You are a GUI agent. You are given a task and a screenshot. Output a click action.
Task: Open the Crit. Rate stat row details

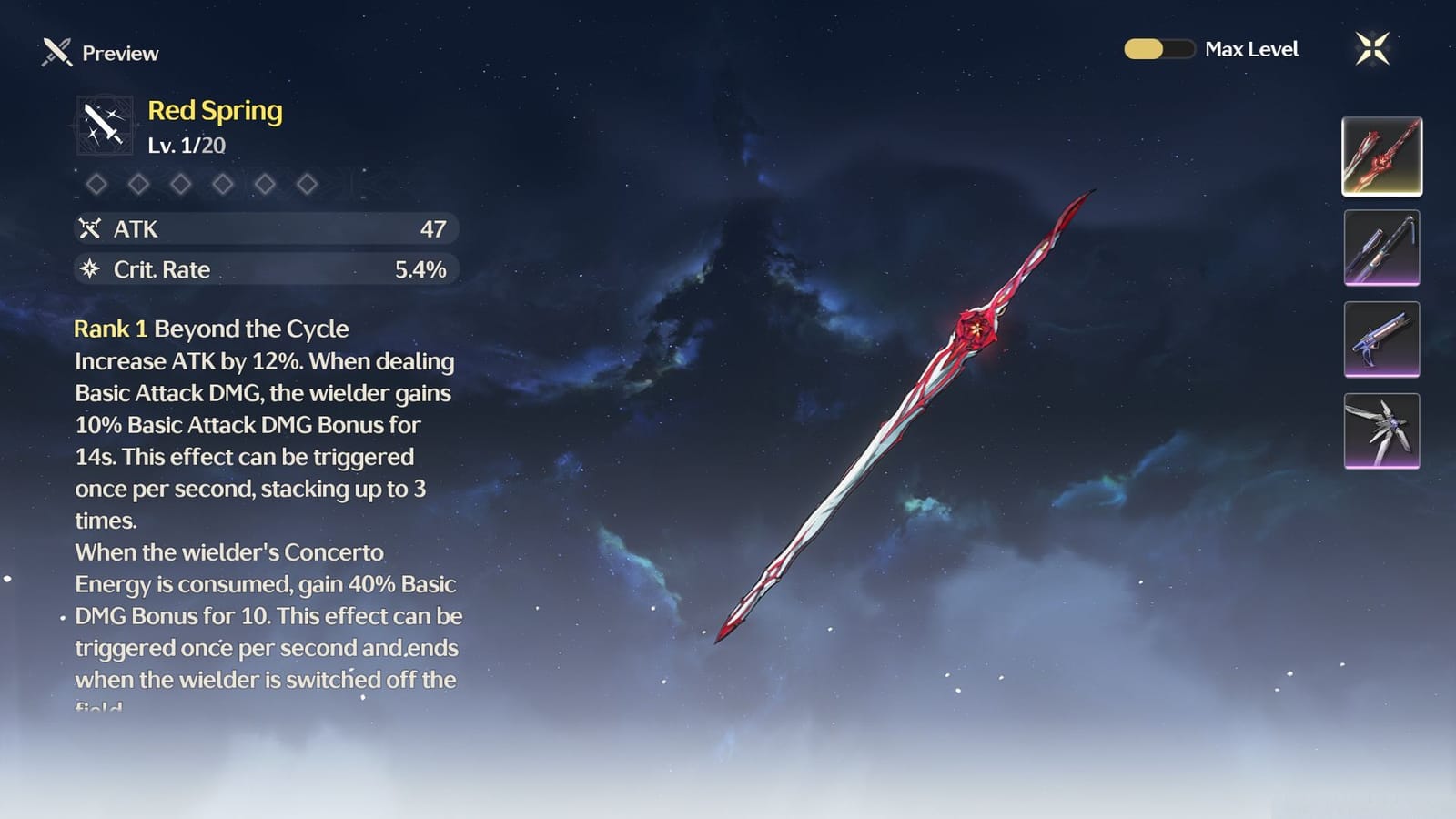point(266,268)
